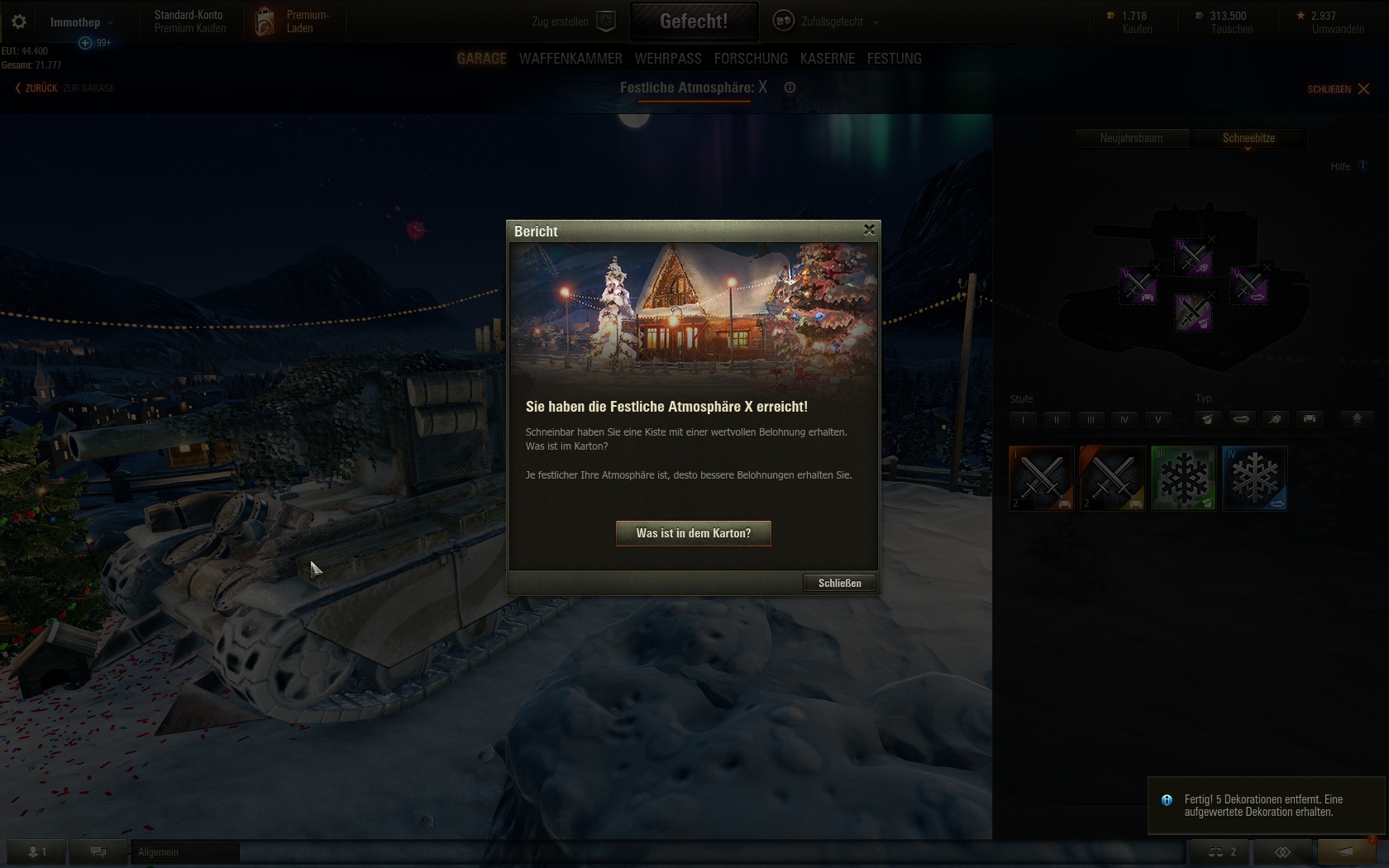Start a battle with Gefecht!
Image resolution: width=1389 pixels, height=868 pixels.
(694, 21)
